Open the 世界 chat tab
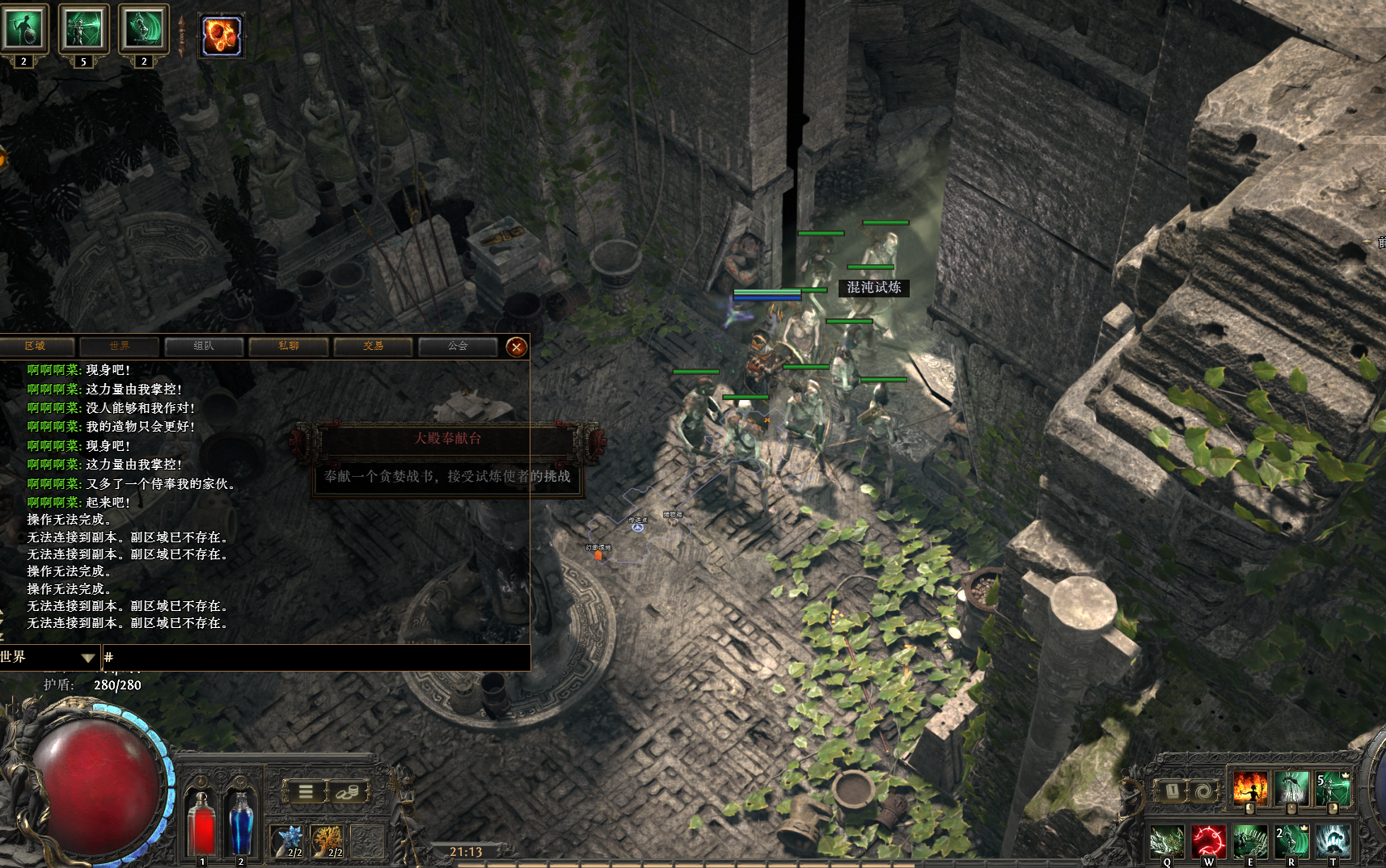The width and height of the screenshot is (1386, 868). click(x=120, y=347)
